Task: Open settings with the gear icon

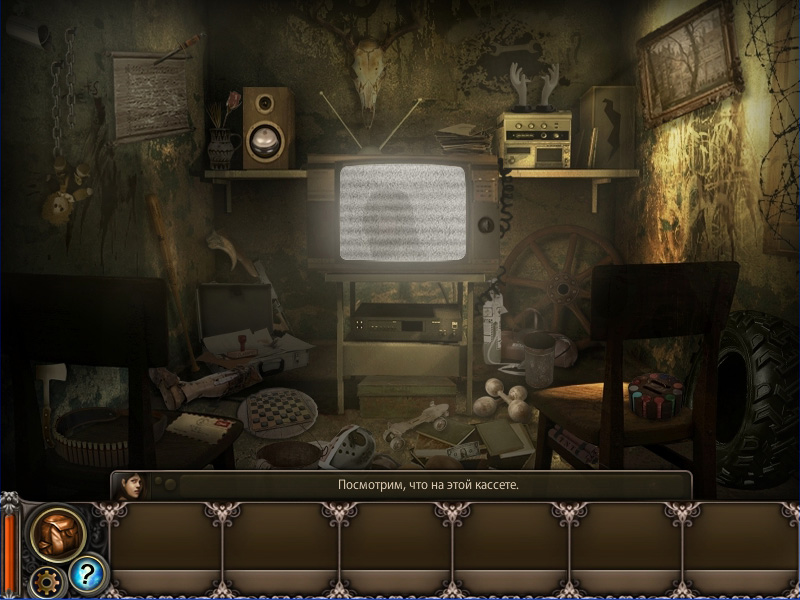Action: click(x=45, y=581)
